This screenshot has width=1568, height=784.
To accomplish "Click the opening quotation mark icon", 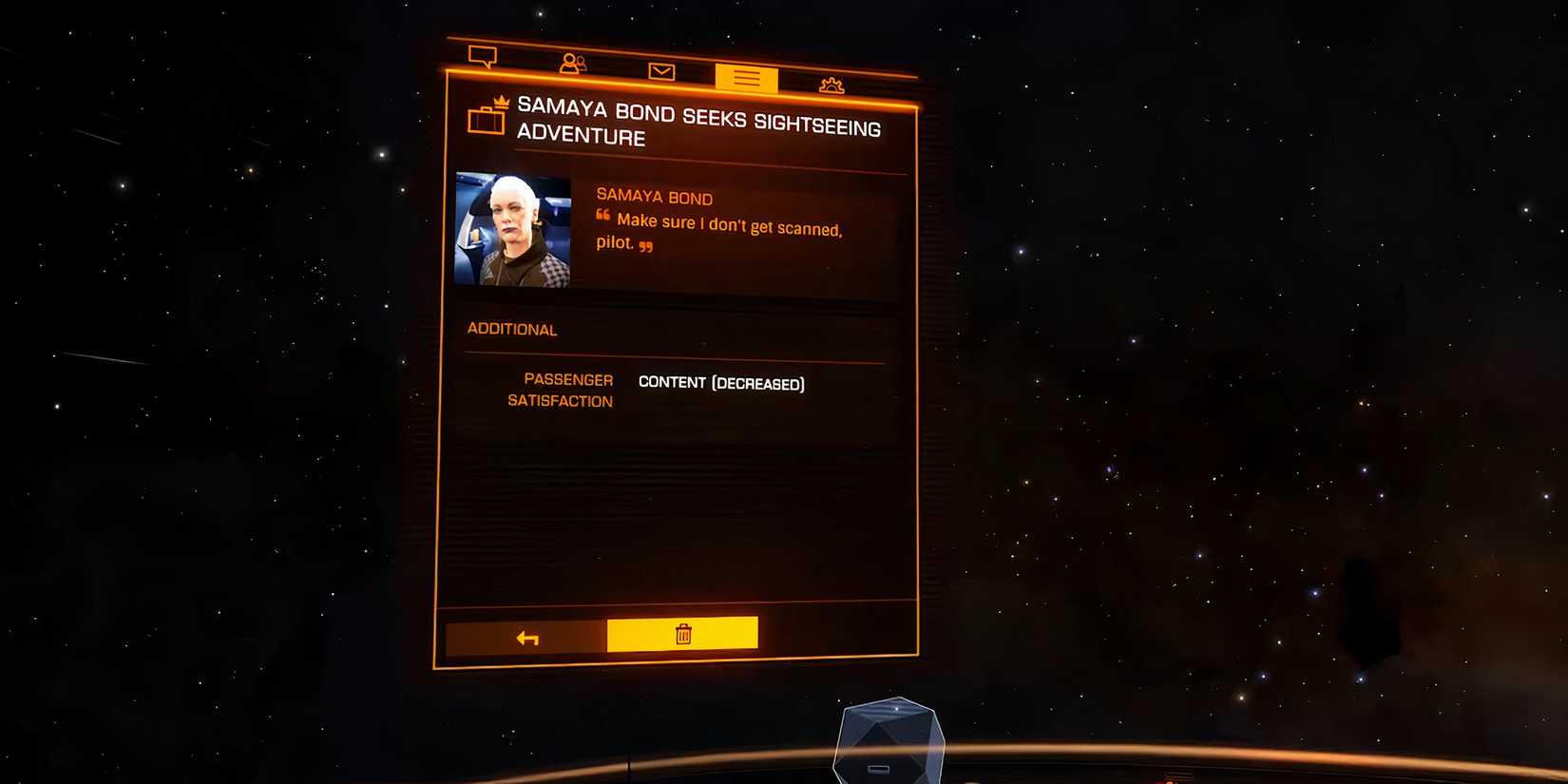I will click(602, 217).
